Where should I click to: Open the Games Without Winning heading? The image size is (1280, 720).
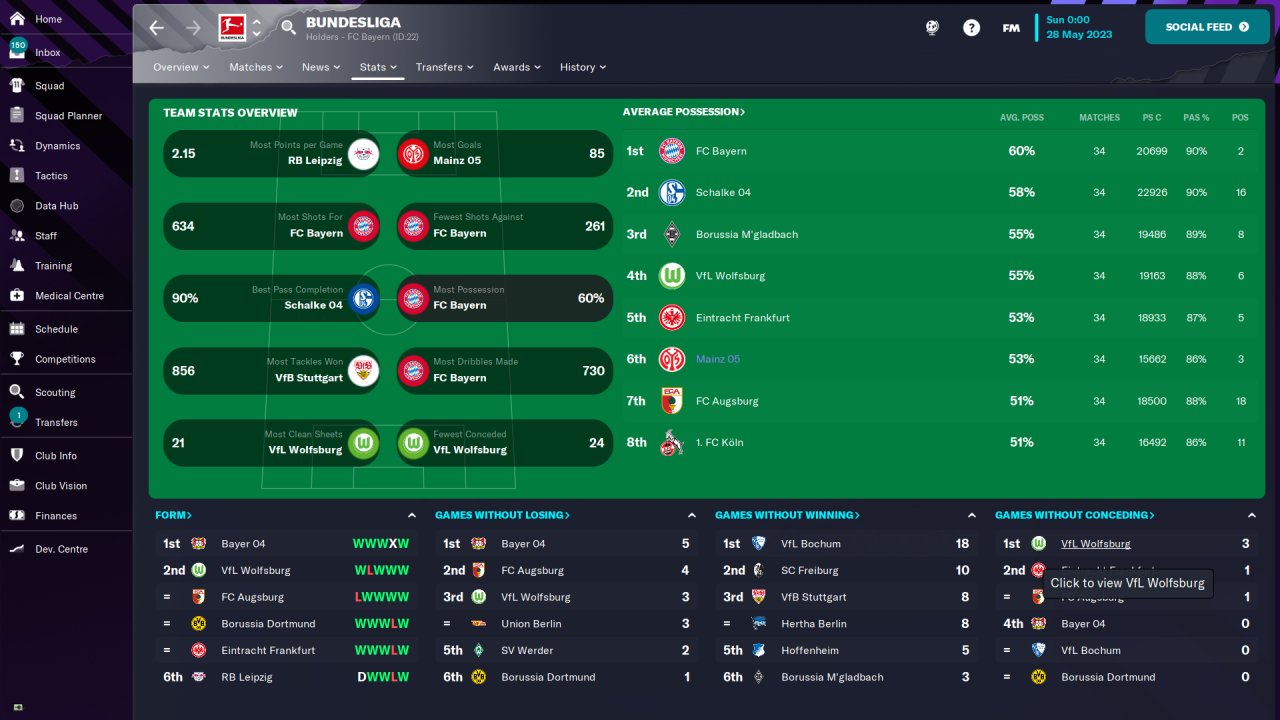coord(786,515)
